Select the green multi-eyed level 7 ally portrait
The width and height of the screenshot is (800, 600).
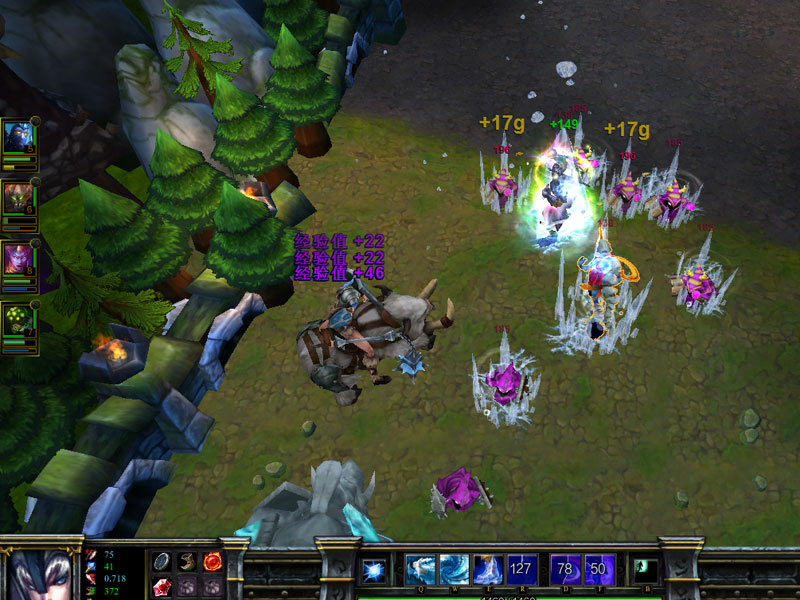[17, 318]
